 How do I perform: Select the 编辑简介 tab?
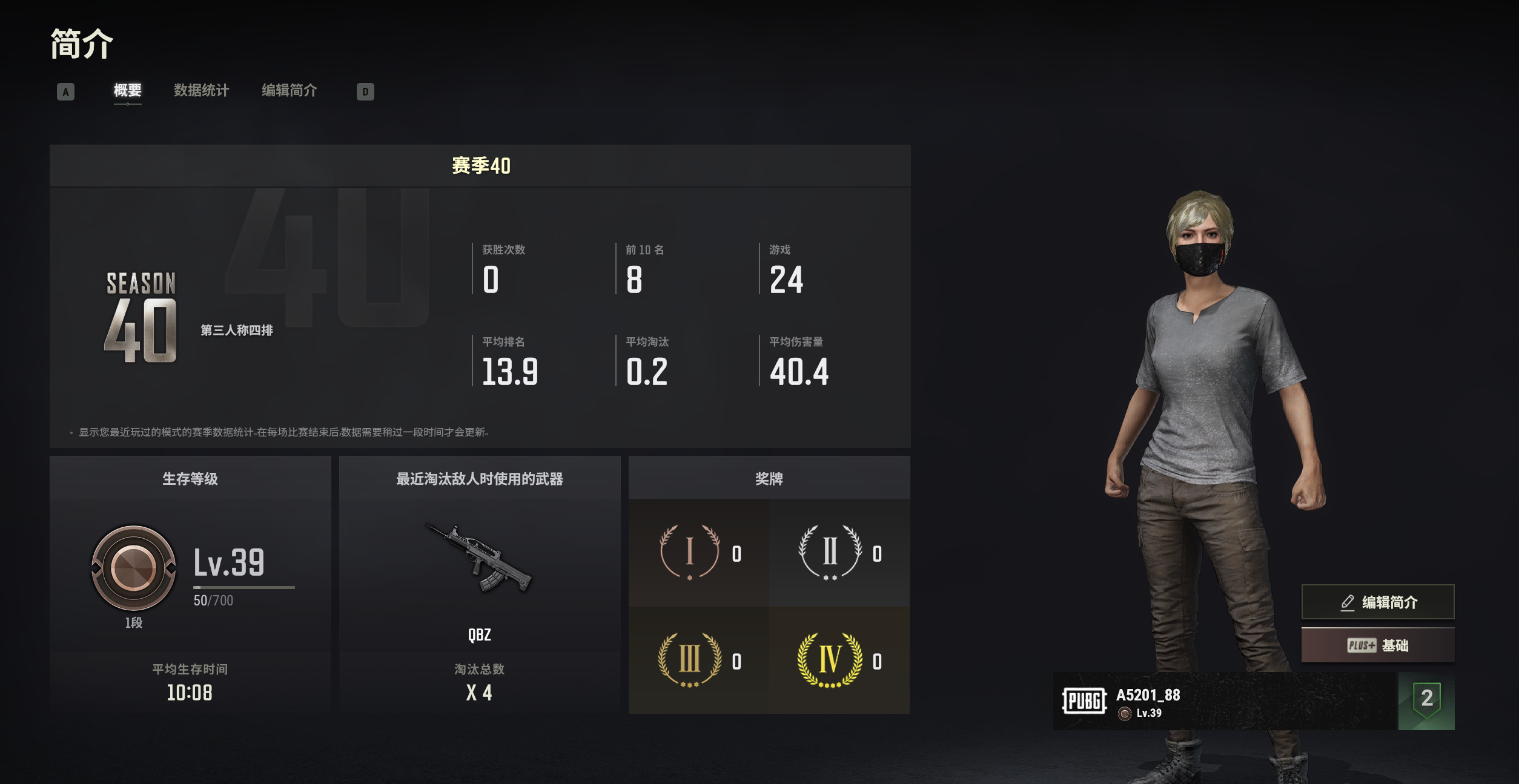pyautogui.click(x=289, y=91)
